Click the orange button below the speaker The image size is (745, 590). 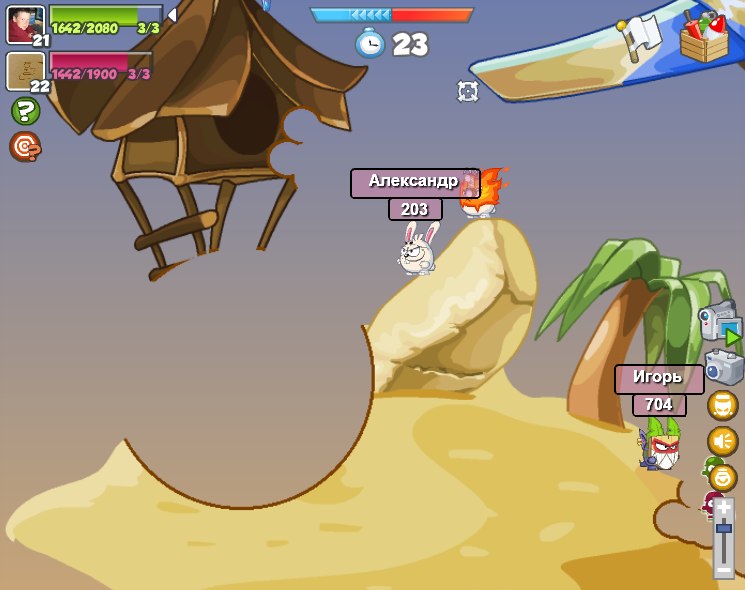point(722,477)
